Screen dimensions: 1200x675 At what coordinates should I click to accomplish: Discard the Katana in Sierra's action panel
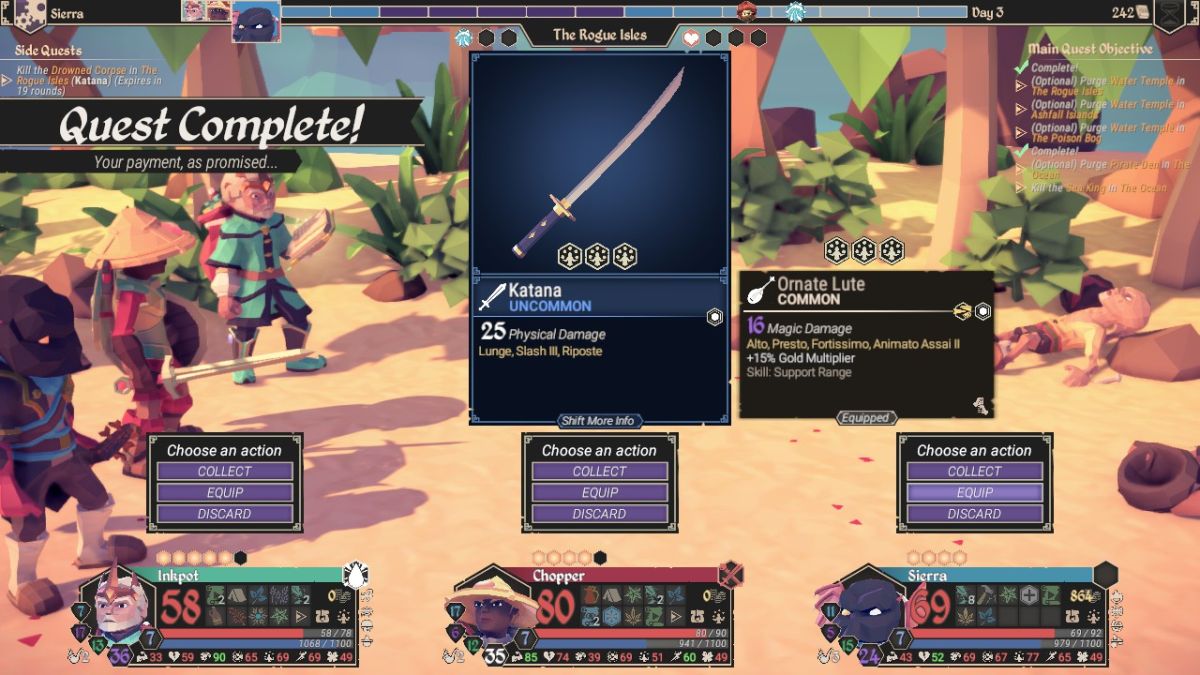[x=975, y=514]
